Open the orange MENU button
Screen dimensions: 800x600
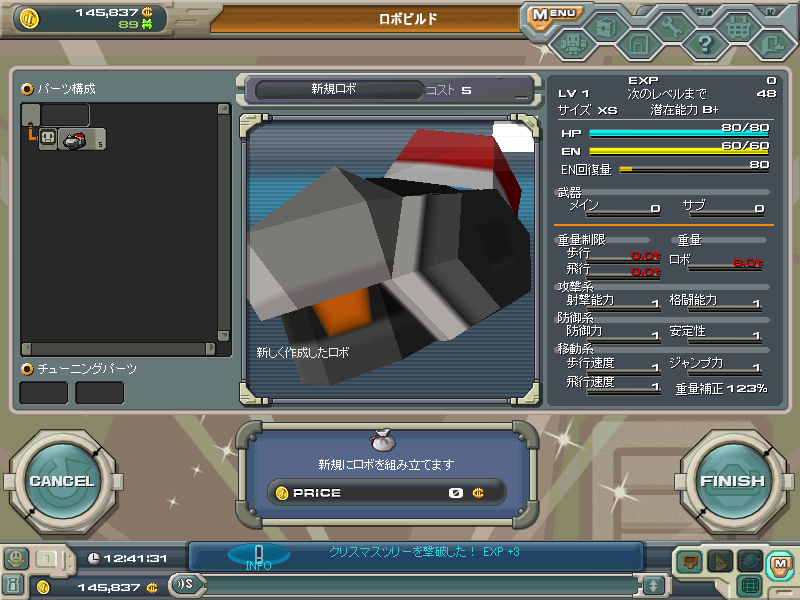click(x=553, y=14)
